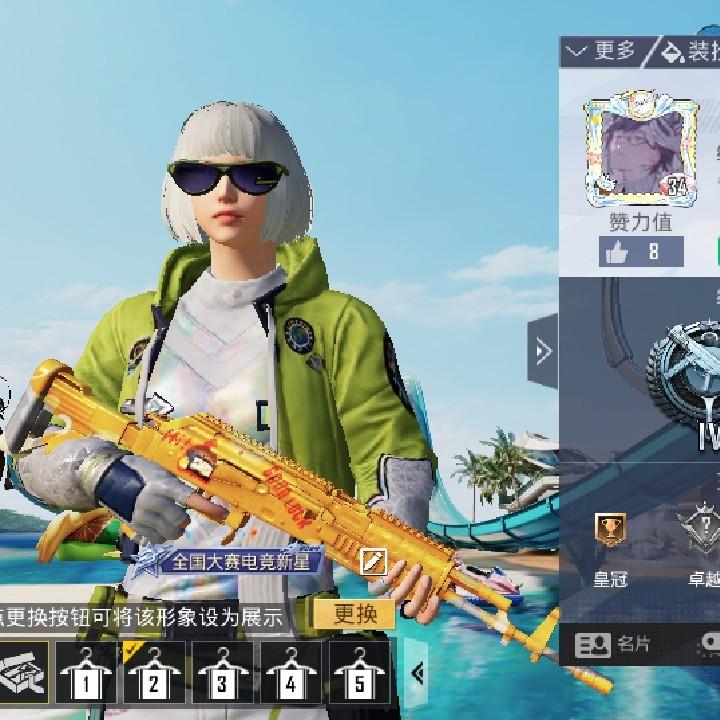Open the 装扮 tab

coord(690,50)
